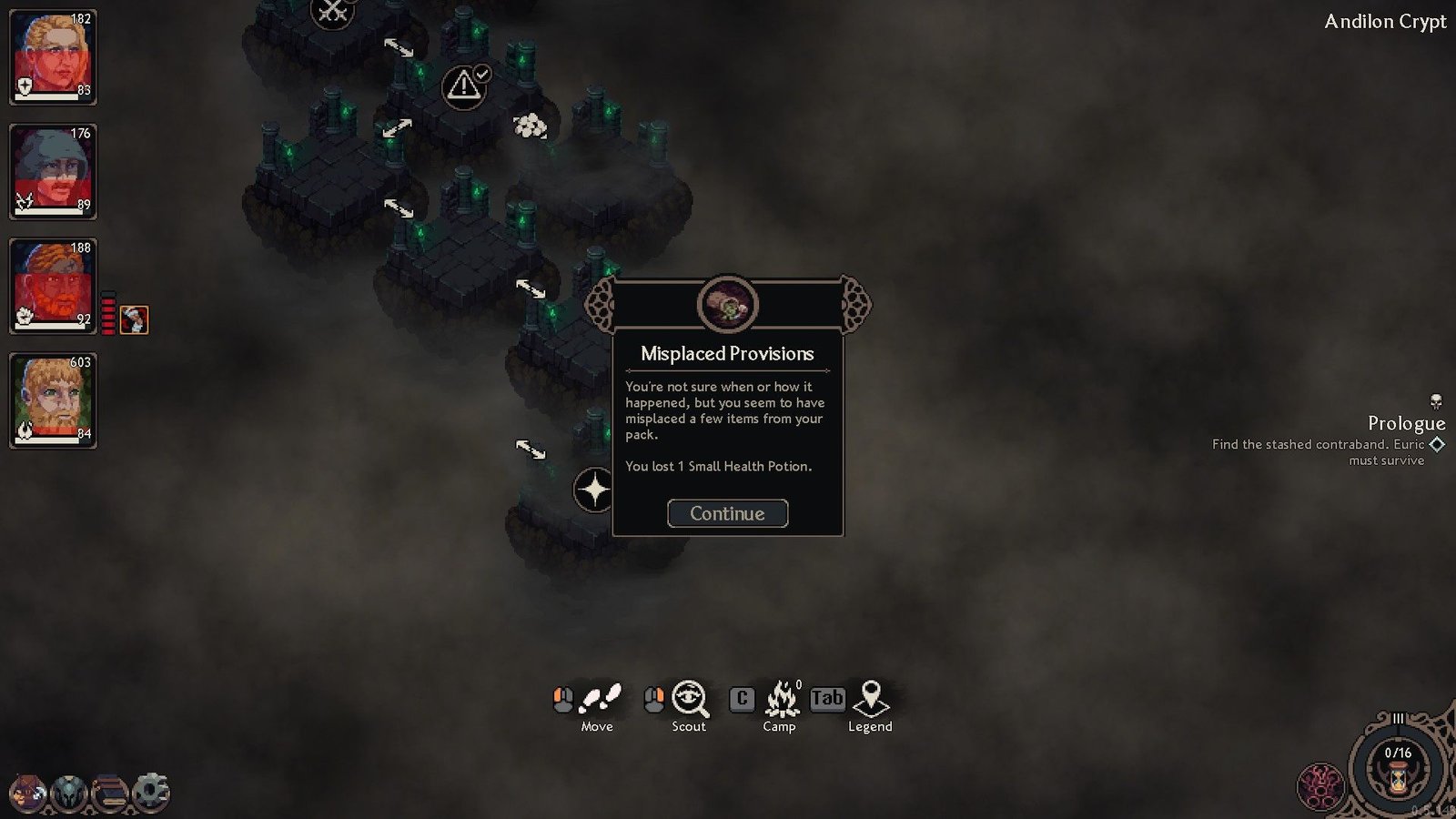Screen dimensions: 1456x819
Task: Select the helmeted hero portrait
Action: (x=53, y=171)
